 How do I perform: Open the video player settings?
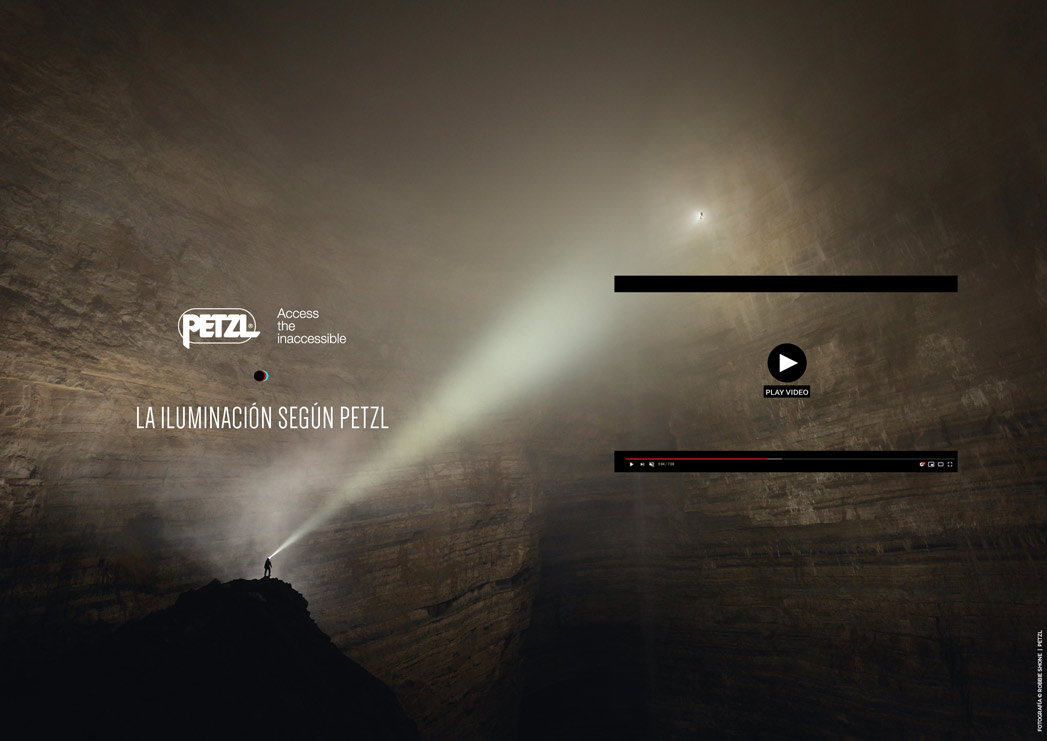pyautogui.click(x=921, y=464)
